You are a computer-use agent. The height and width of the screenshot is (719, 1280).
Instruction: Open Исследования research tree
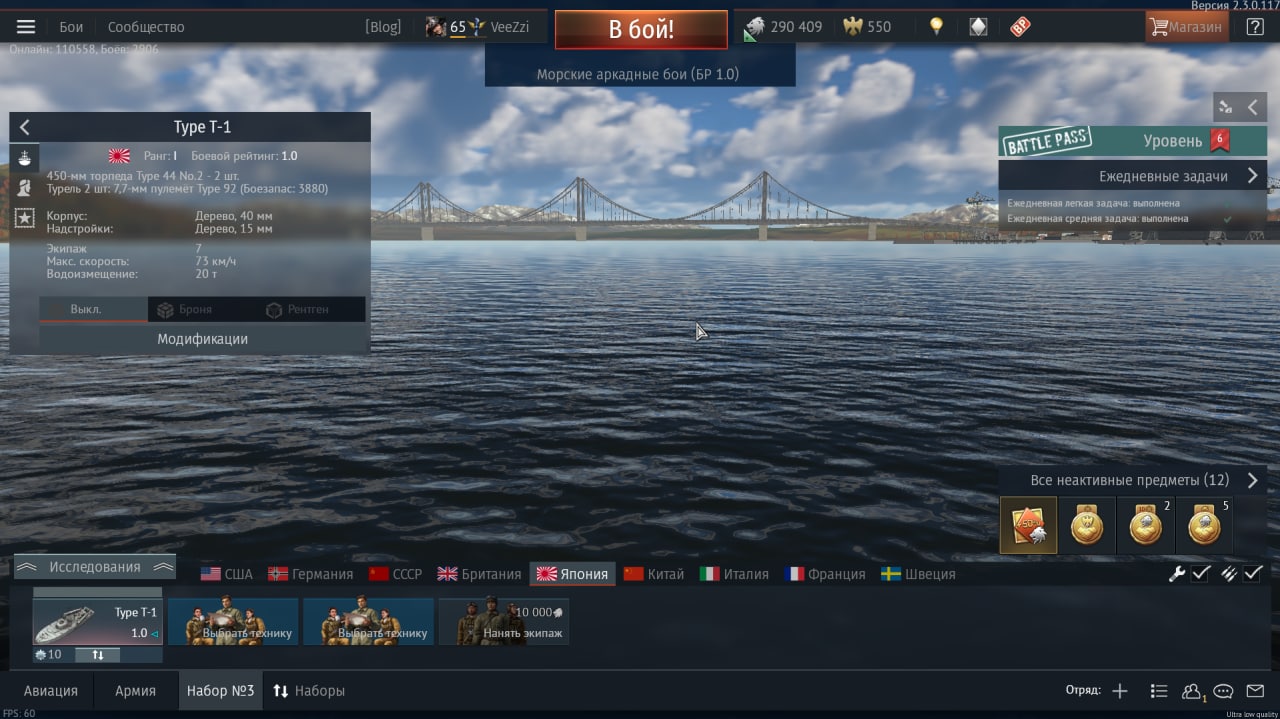(x=95, y=567)
